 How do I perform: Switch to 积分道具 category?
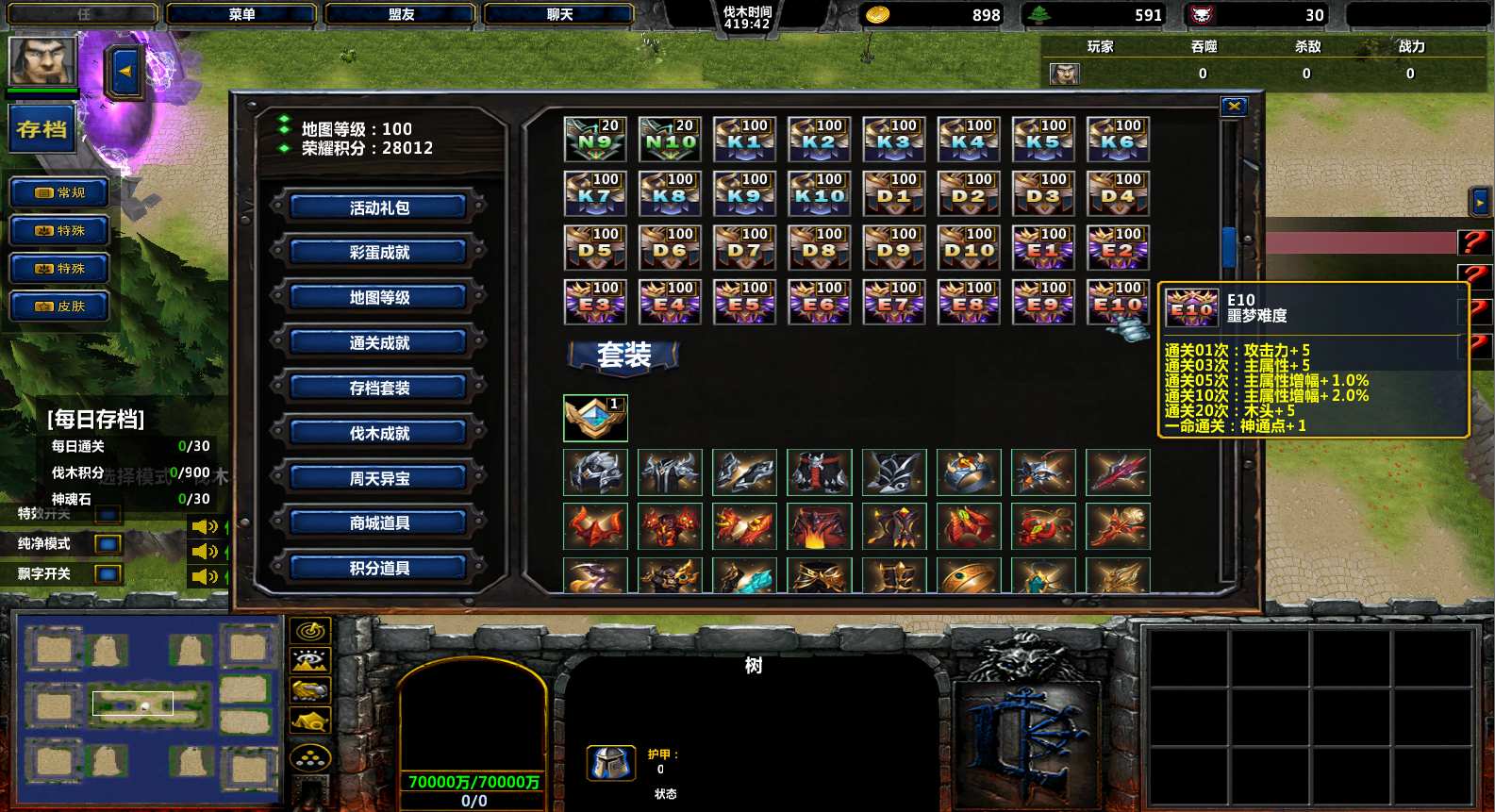coord(379,568)
